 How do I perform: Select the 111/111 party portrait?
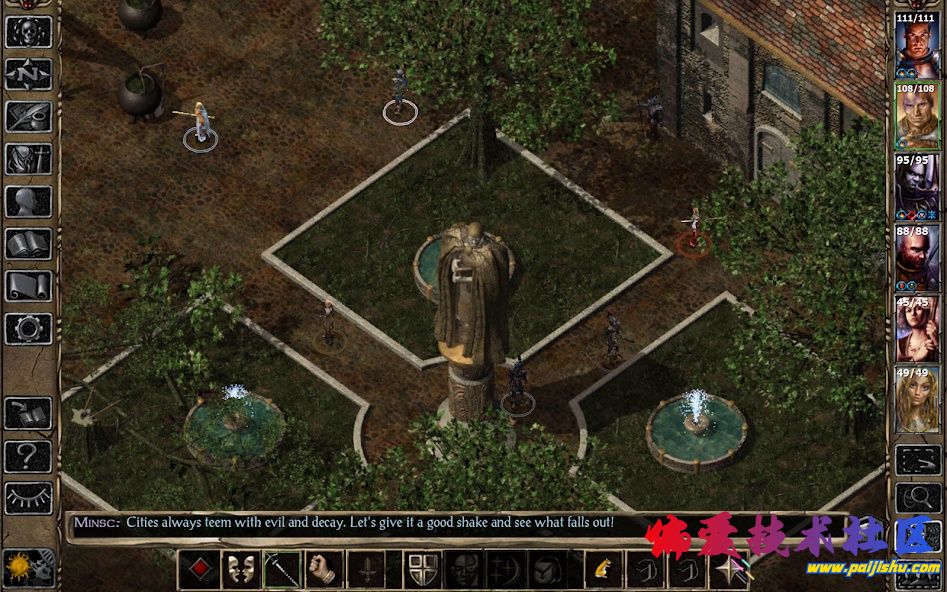click(x=916, y=45)
